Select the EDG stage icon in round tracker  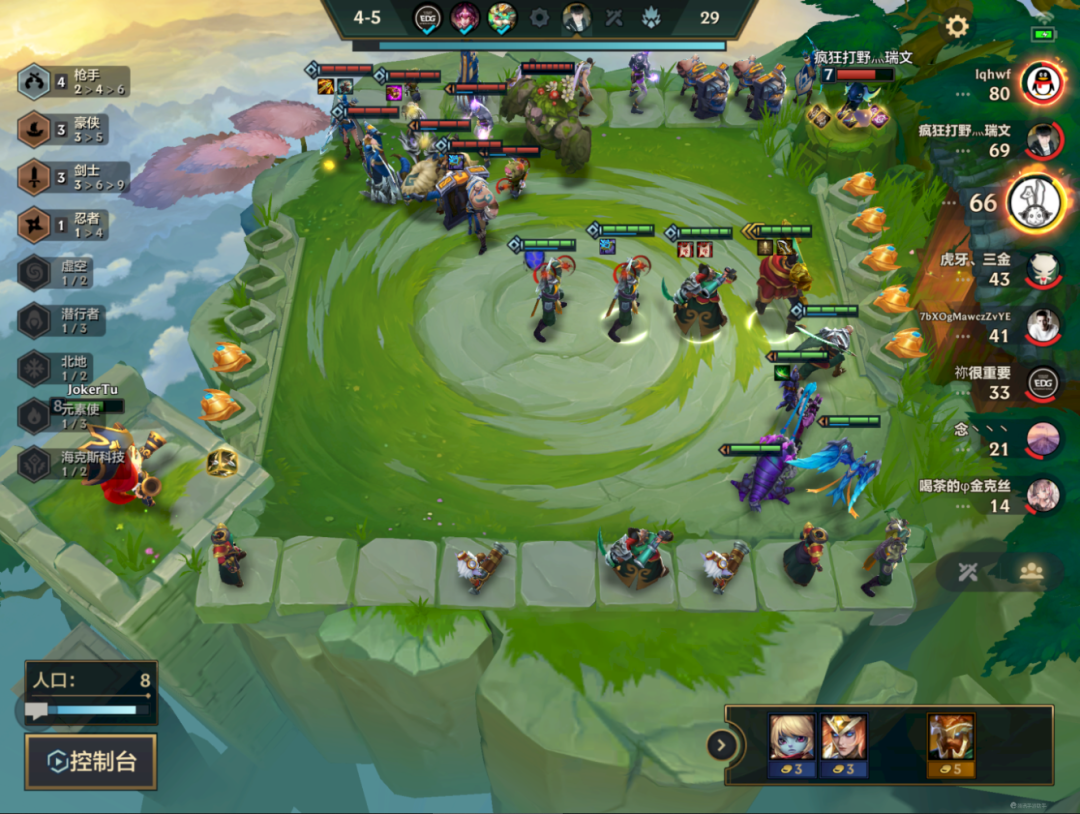pos(428,17)
